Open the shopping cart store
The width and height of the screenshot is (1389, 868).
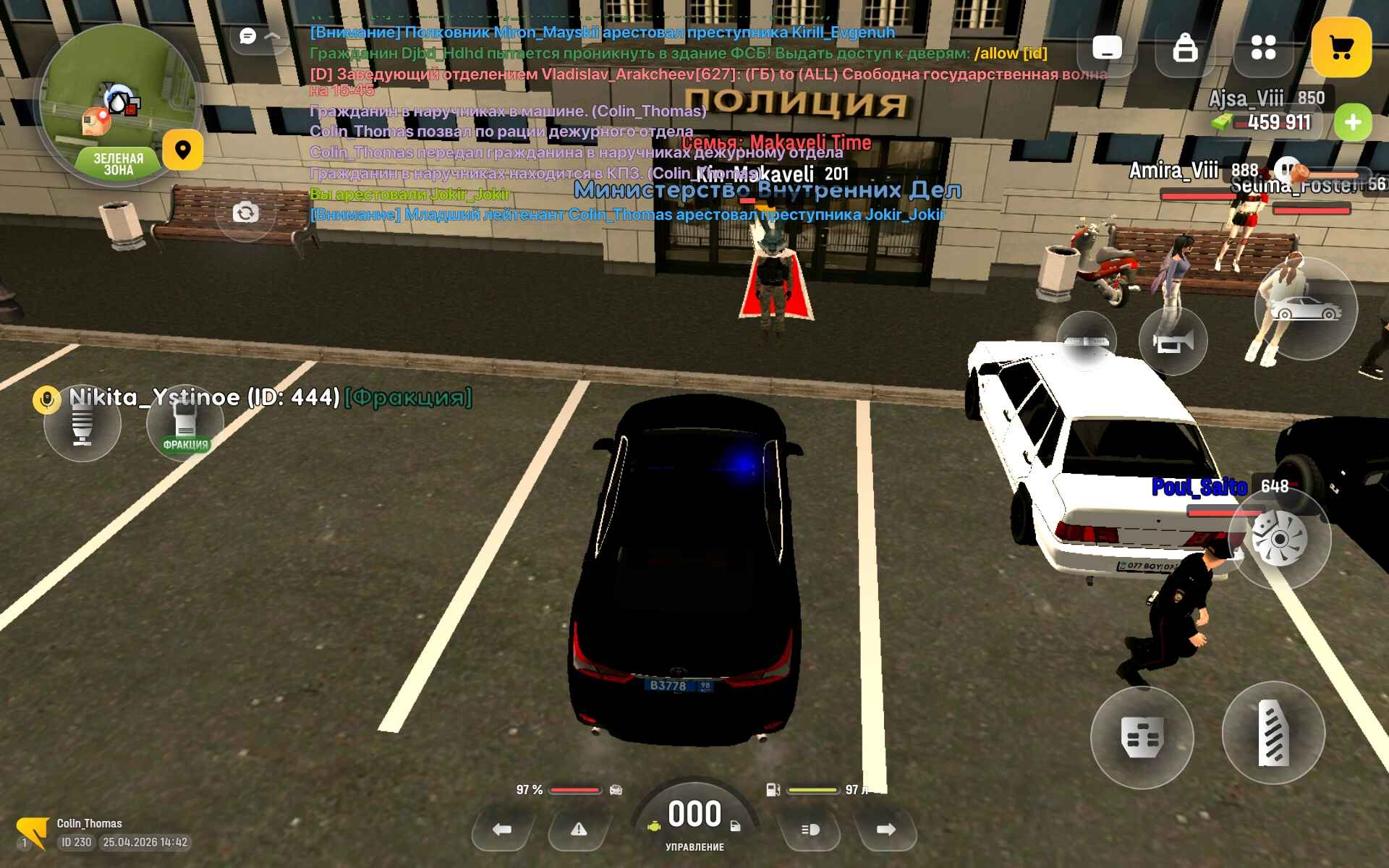1341,48
